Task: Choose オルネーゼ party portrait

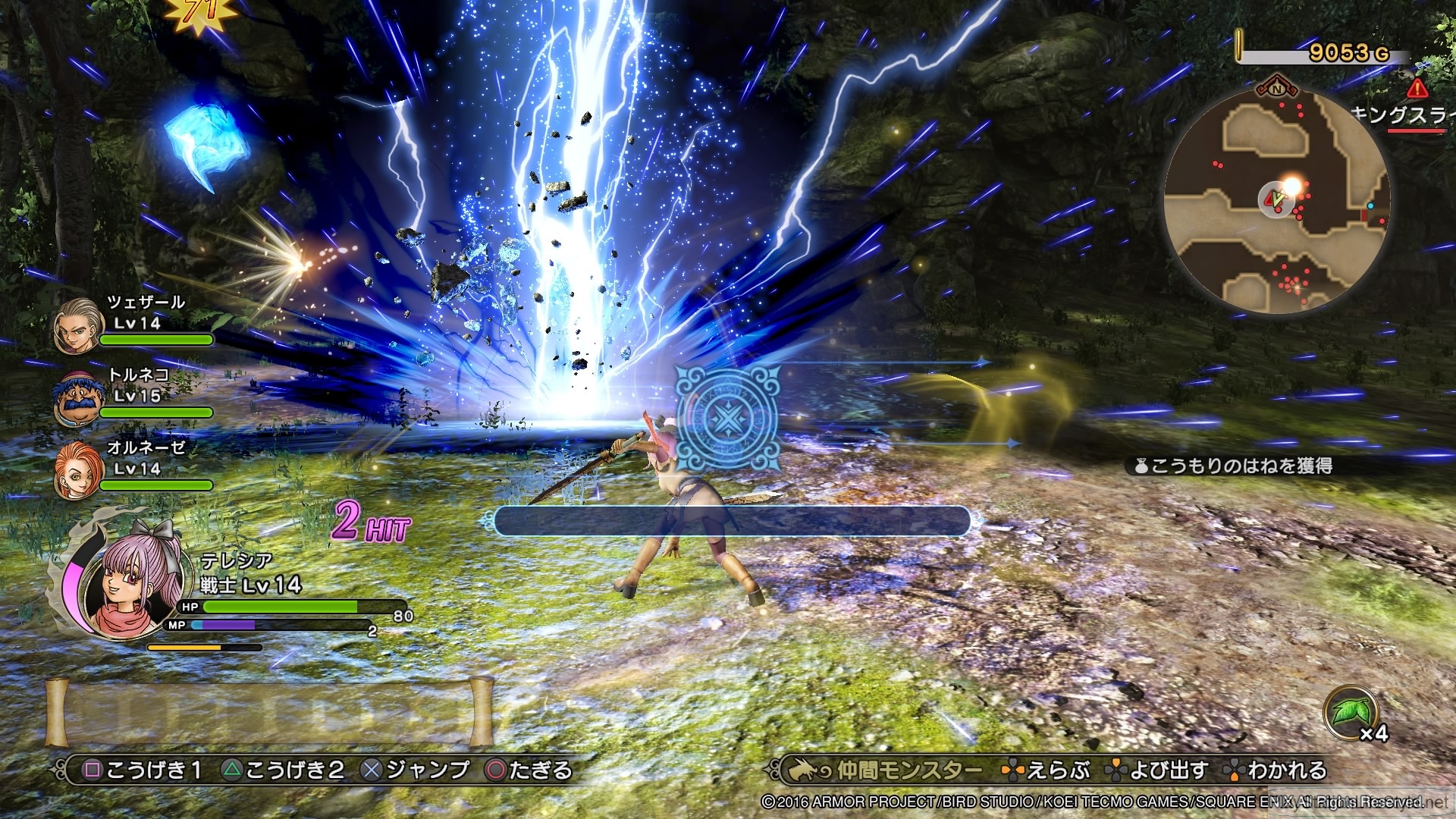Action: coord(77,470)
